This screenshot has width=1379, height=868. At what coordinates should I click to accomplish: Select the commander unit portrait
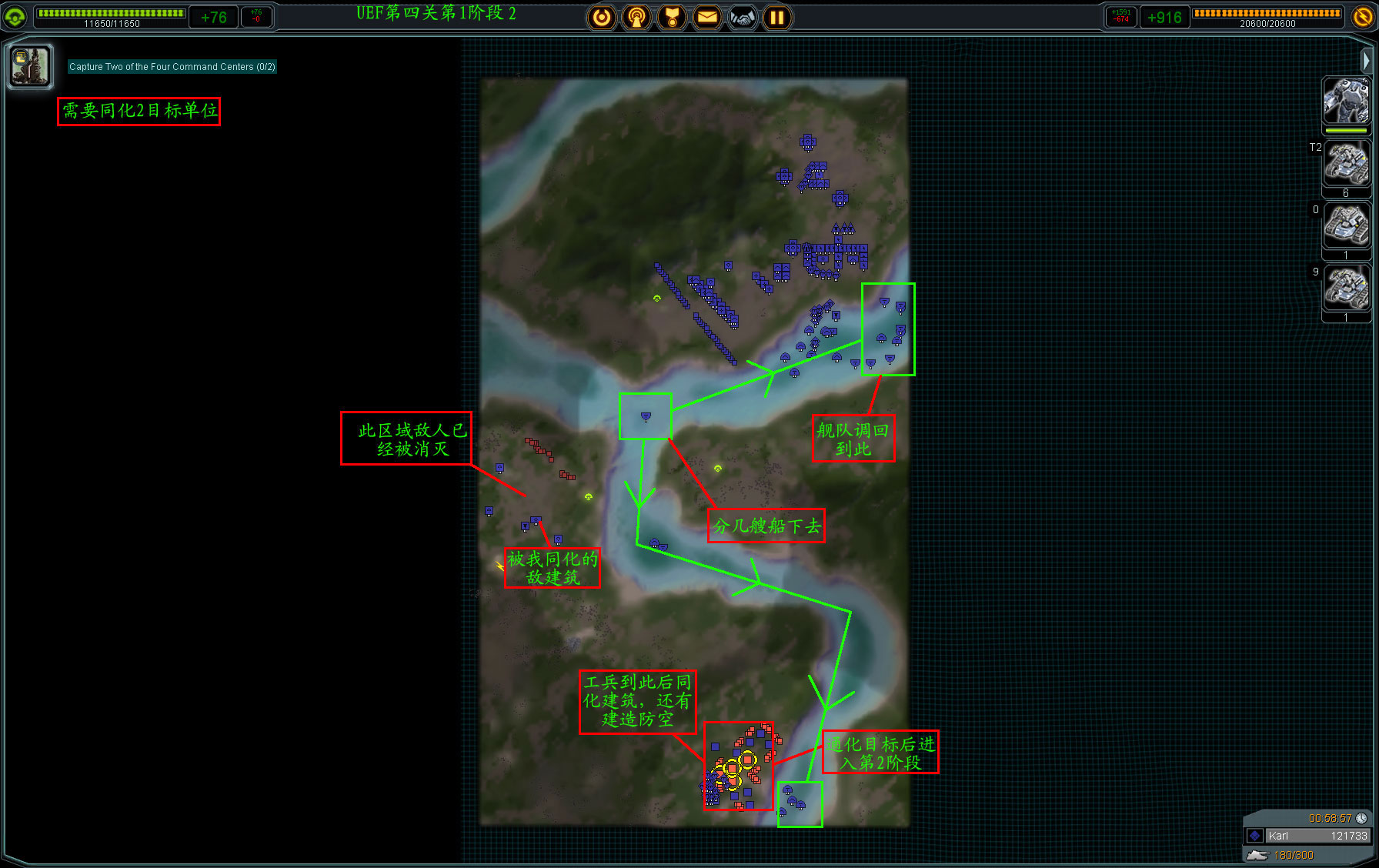[x=1345, y=102]
